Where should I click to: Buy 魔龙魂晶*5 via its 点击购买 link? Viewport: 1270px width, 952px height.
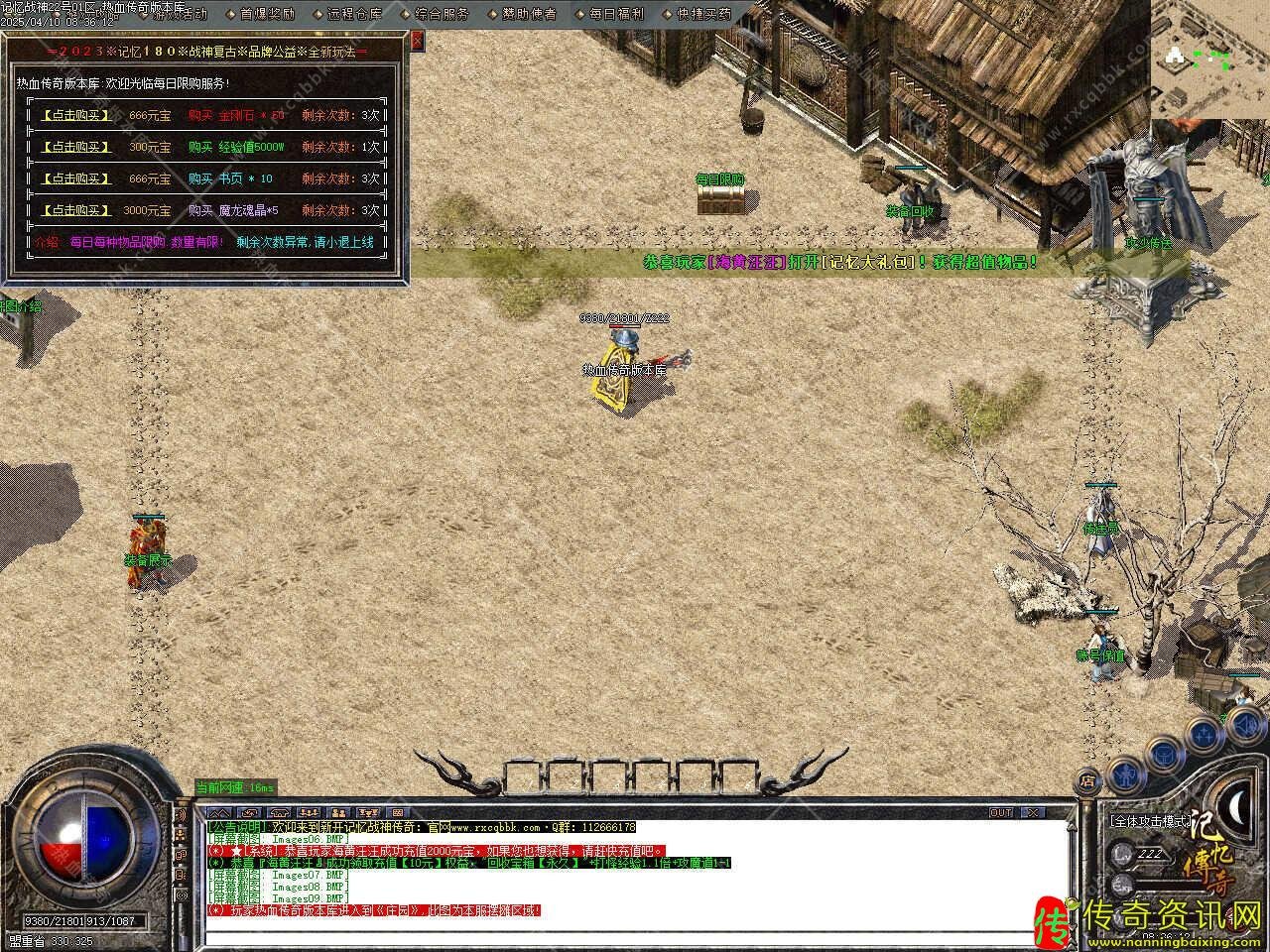76,210
